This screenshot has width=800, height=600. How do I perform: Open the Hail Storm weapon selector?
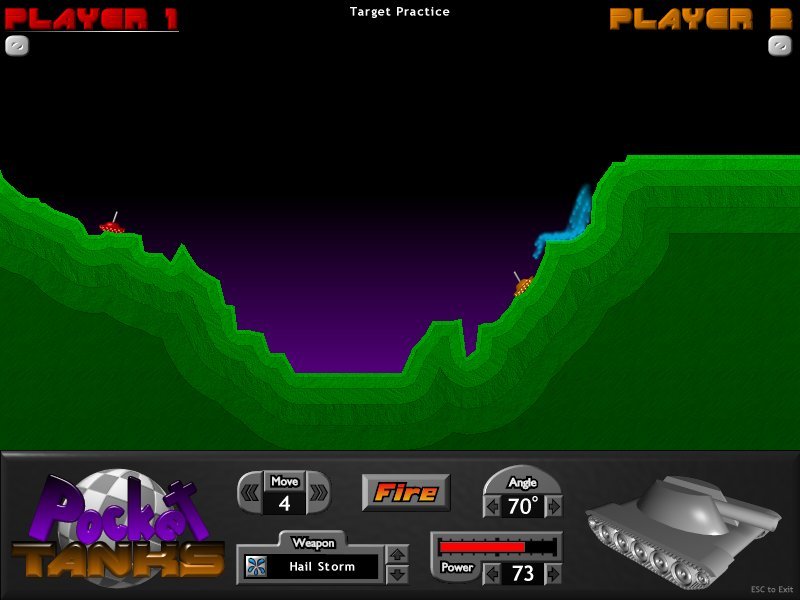tap(312, 567)
